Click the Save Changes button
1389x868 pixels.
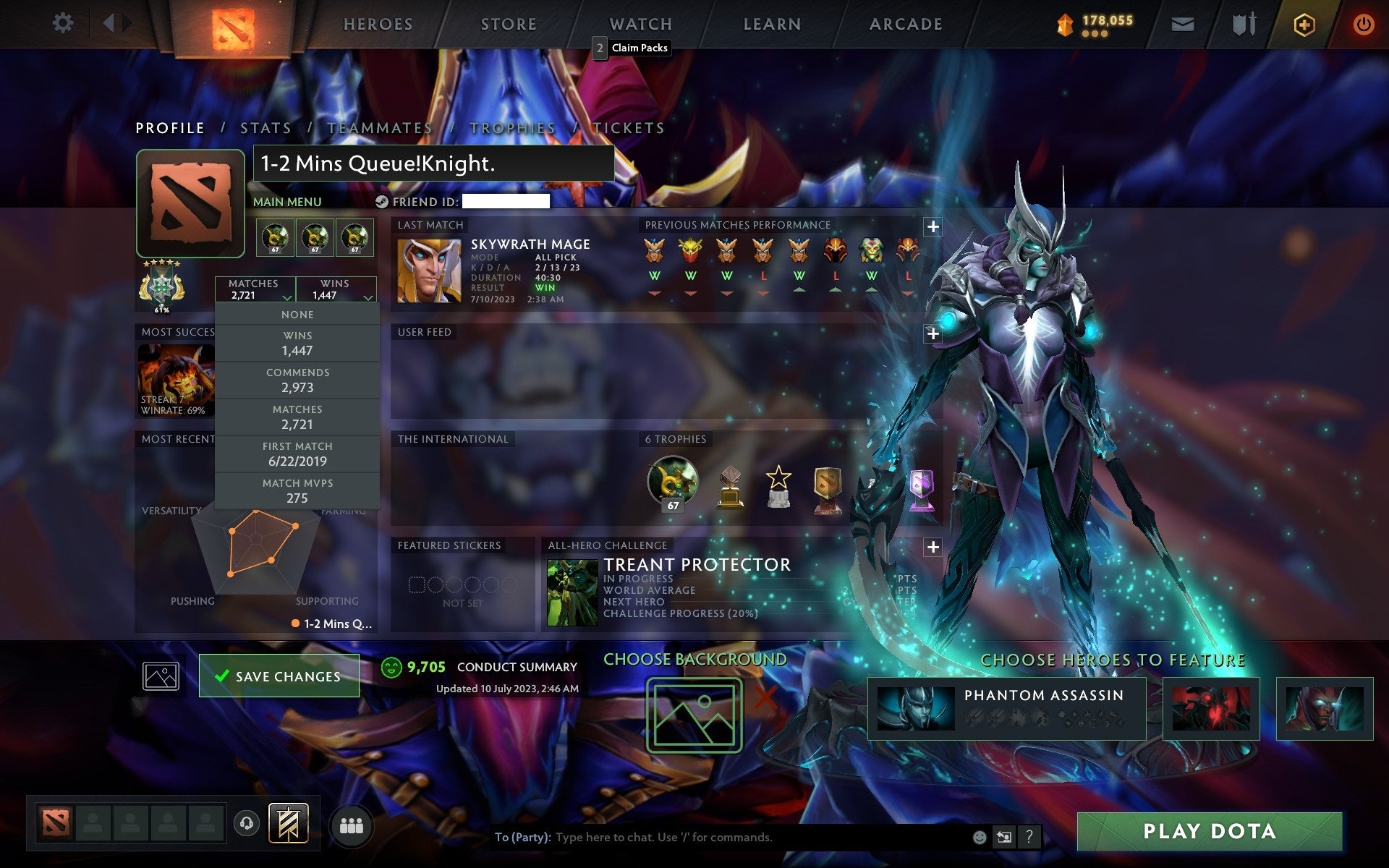coord(279,676)
